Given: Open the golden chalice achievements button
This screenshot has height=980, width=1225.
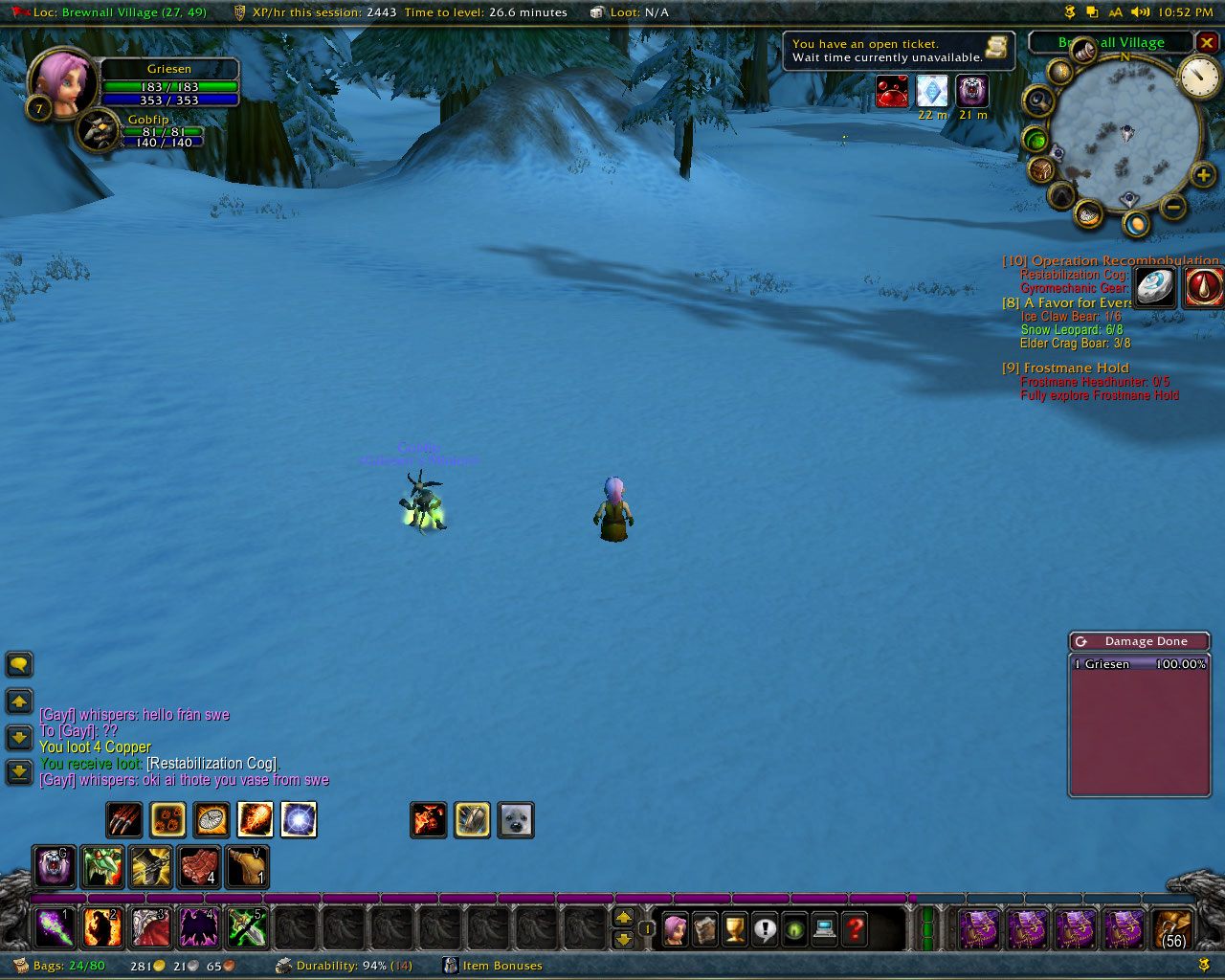Looking at the screenshot, I should pyautogui.click(x=735, y=928).
